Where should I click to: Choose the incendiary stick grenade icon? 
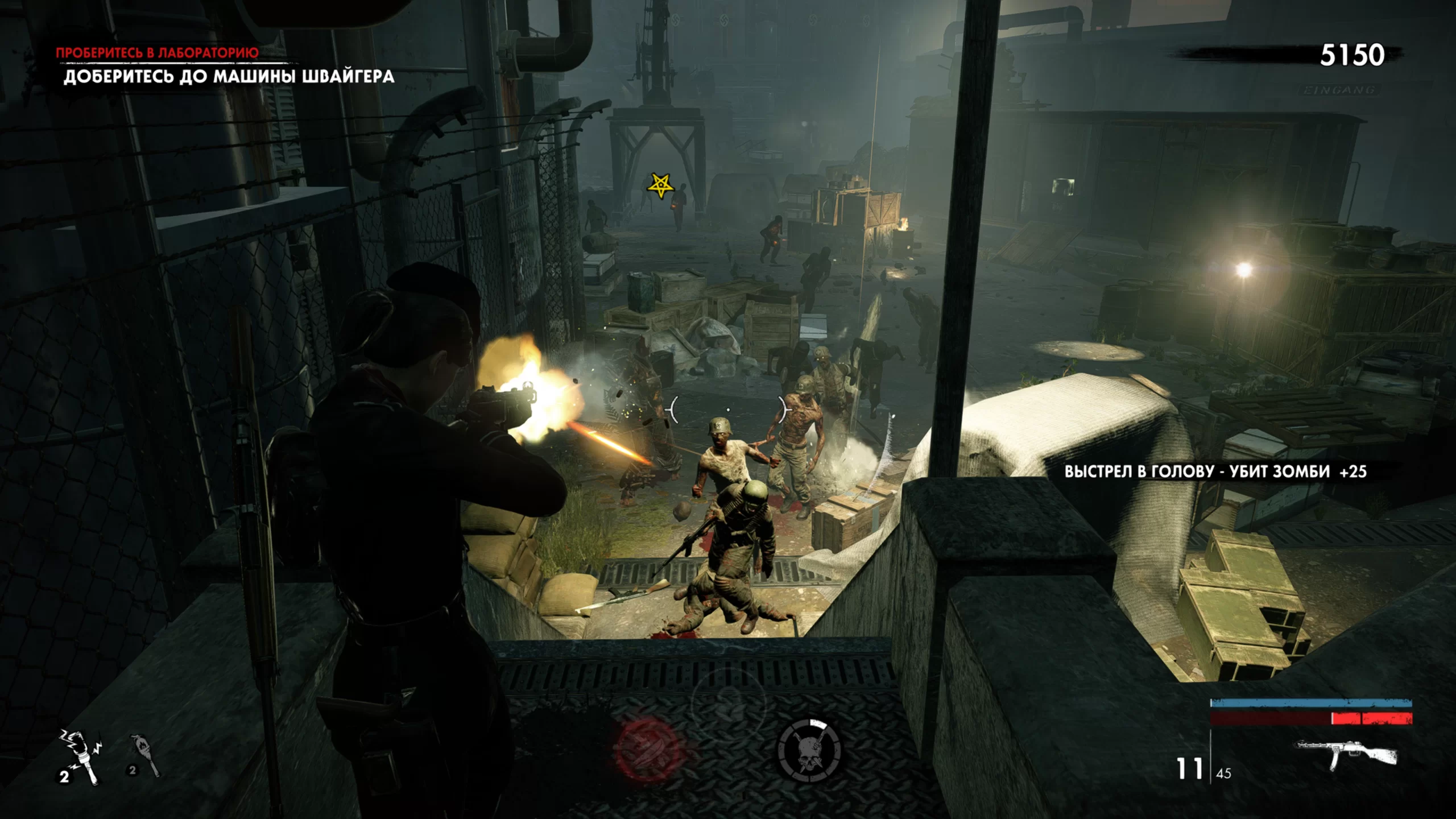tap(144, 755)
